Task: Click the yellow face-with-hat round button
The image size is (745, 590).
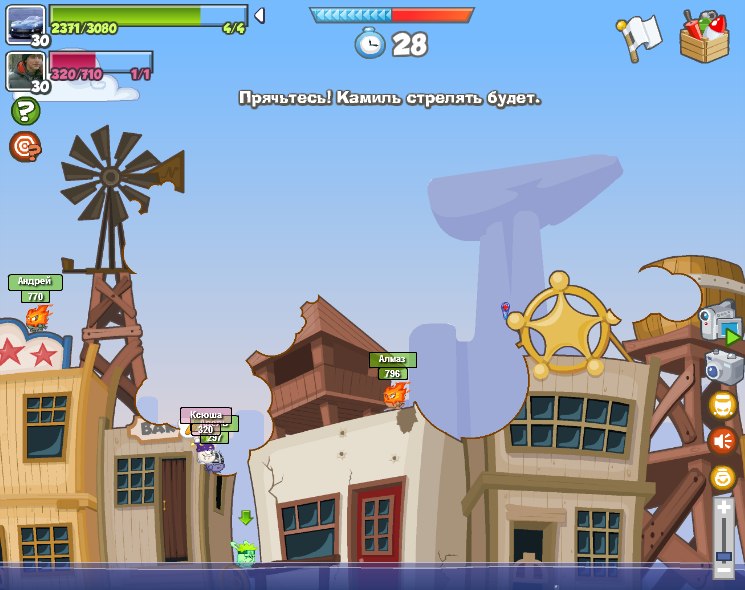Action: [723, 405]
